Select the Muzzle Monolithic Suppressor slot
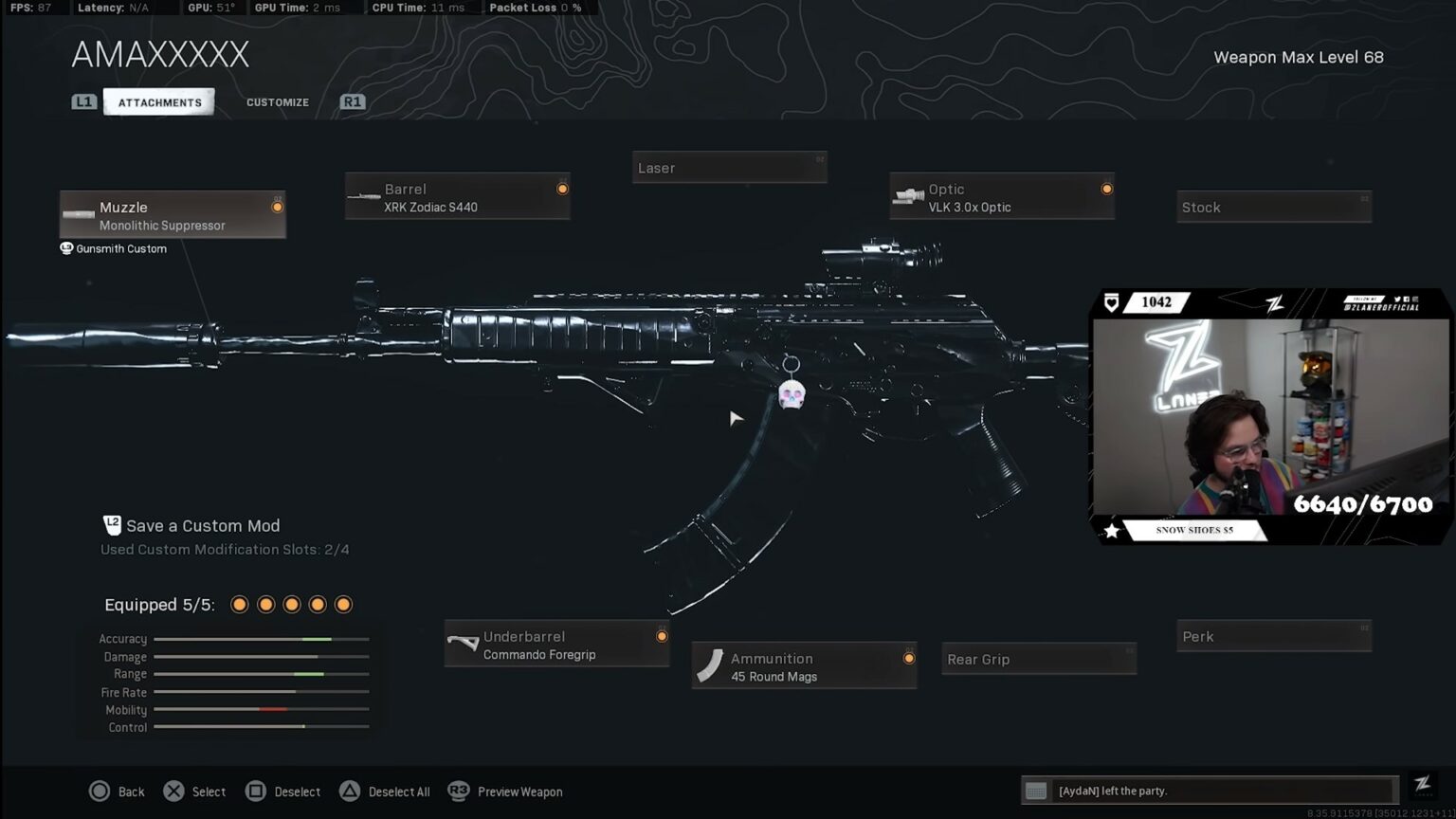This screenshot has width=1456, height=819. 173,215
